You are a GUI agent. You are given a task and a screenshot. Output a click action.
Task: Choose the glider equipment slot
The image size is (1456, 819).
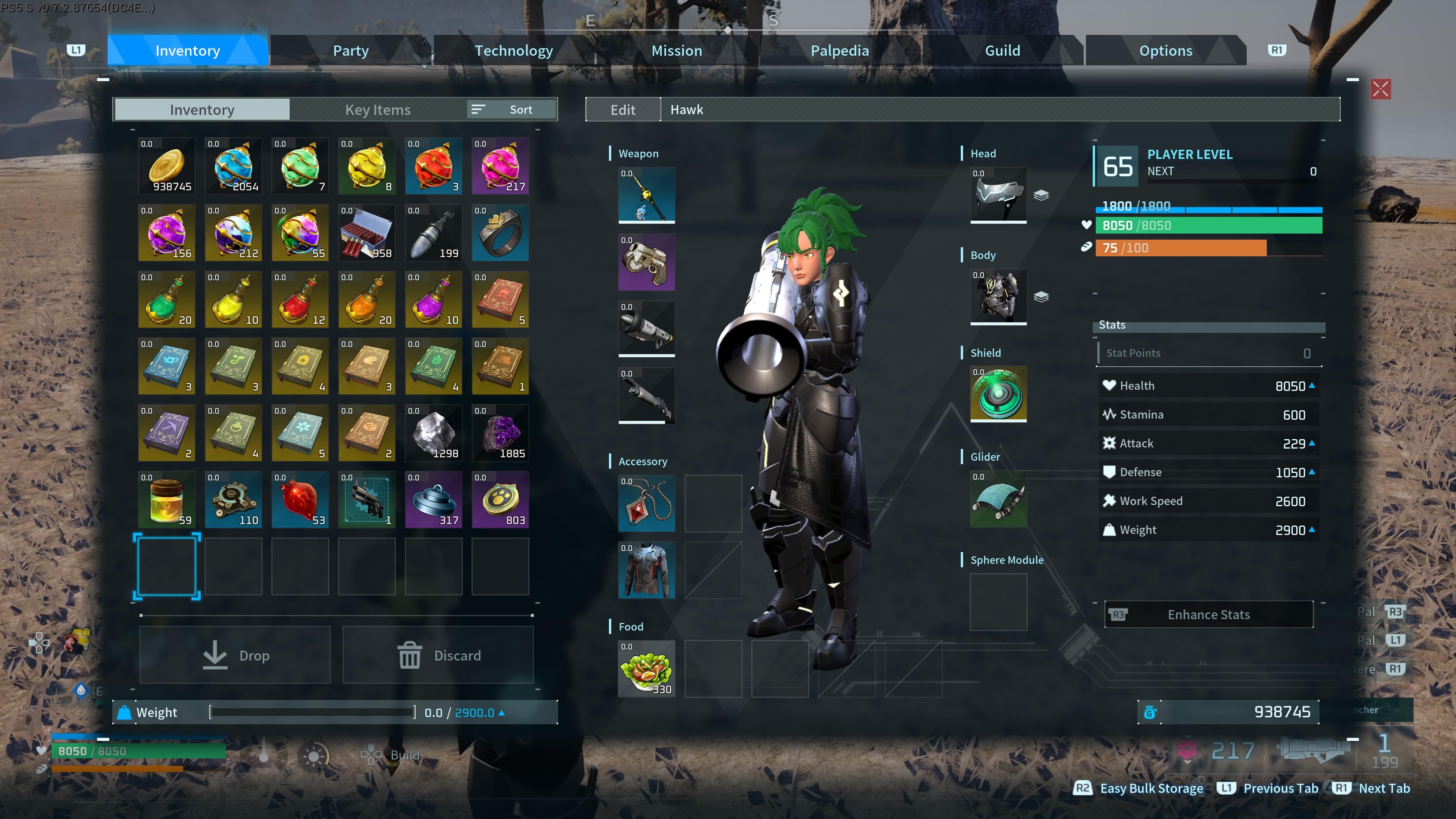998,499
